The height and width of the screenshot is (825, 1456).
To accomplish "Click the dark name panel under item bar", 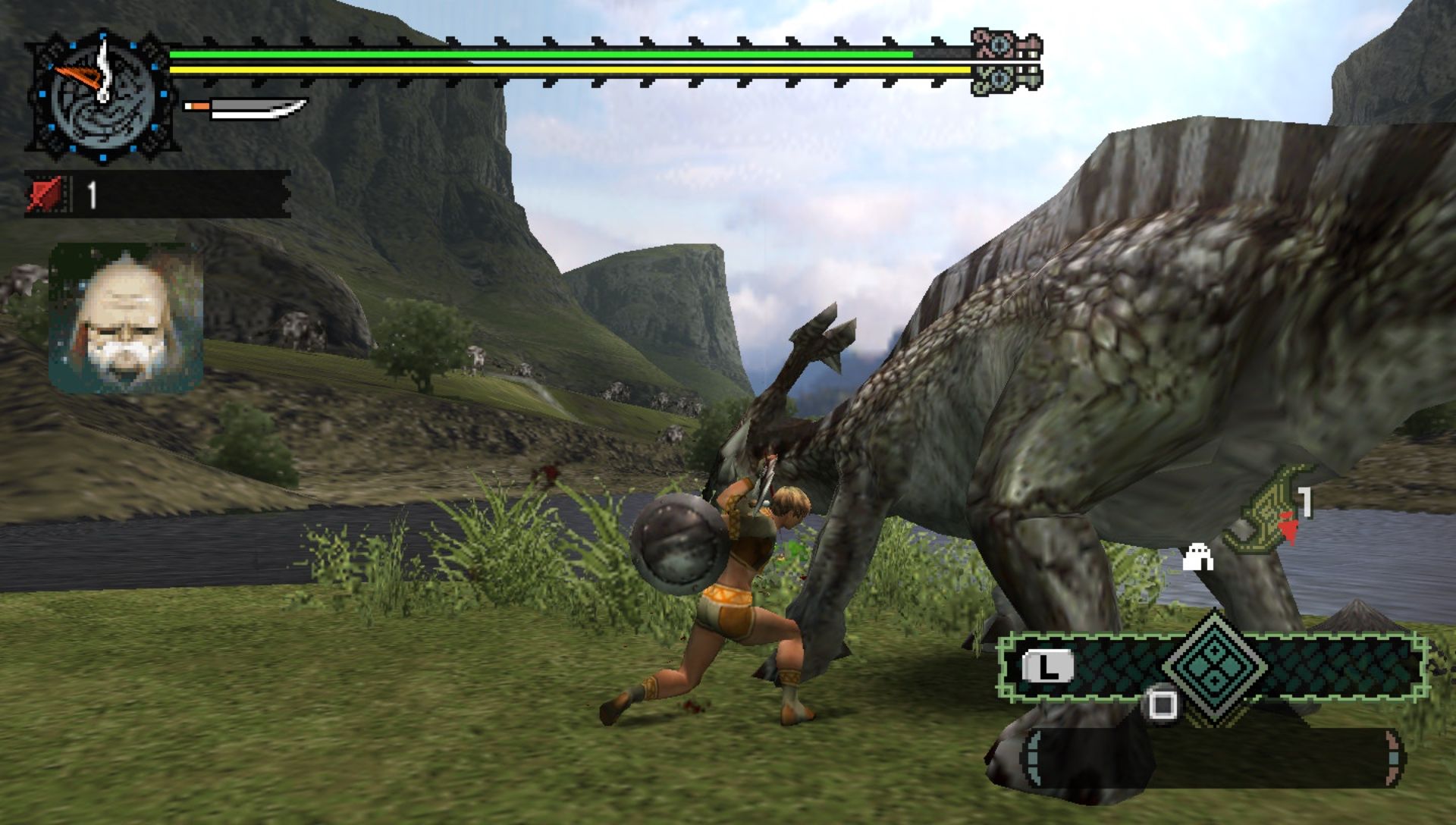I will click(x=1212, y=758).
